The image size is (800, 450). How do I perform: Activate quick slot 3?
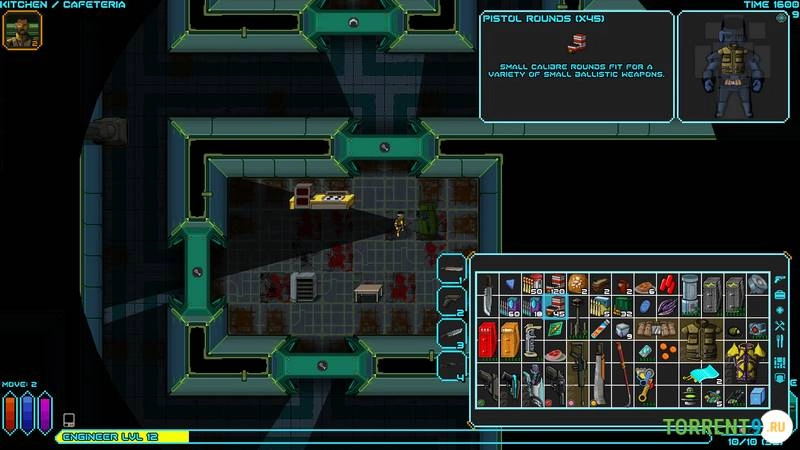pyautogui.click(x=452, y=332)
